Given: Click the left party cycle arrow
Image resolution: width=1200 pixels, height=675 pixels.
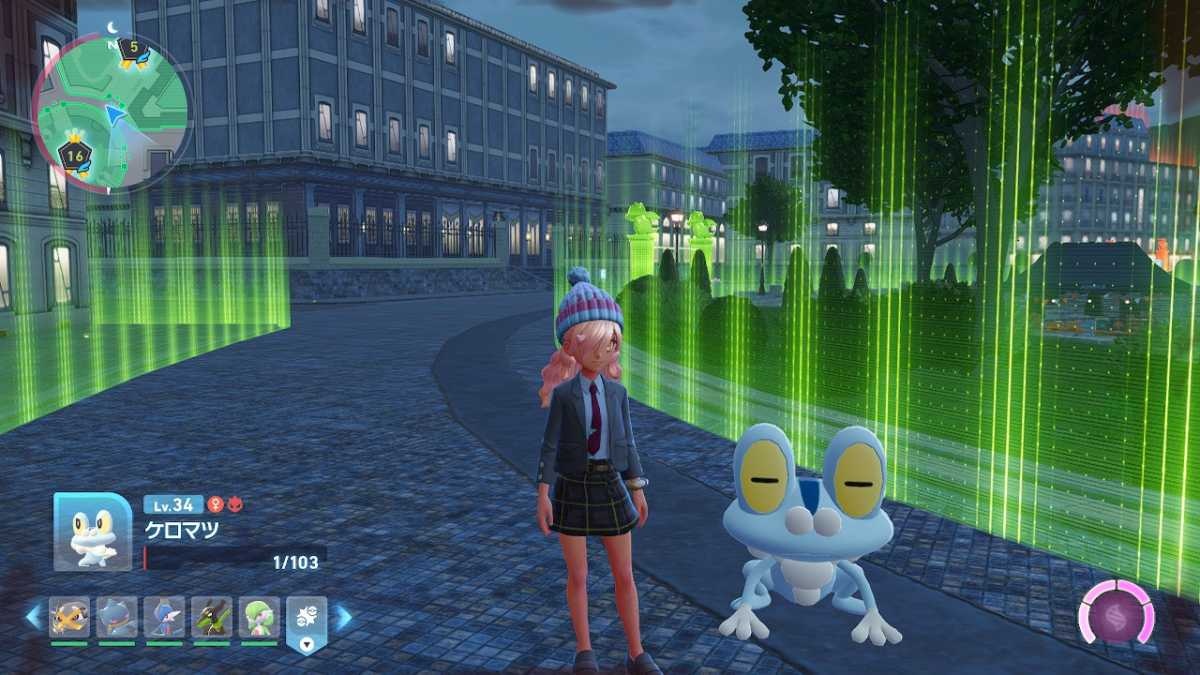Looking at the screenshot, I should [x=33, y=617].
